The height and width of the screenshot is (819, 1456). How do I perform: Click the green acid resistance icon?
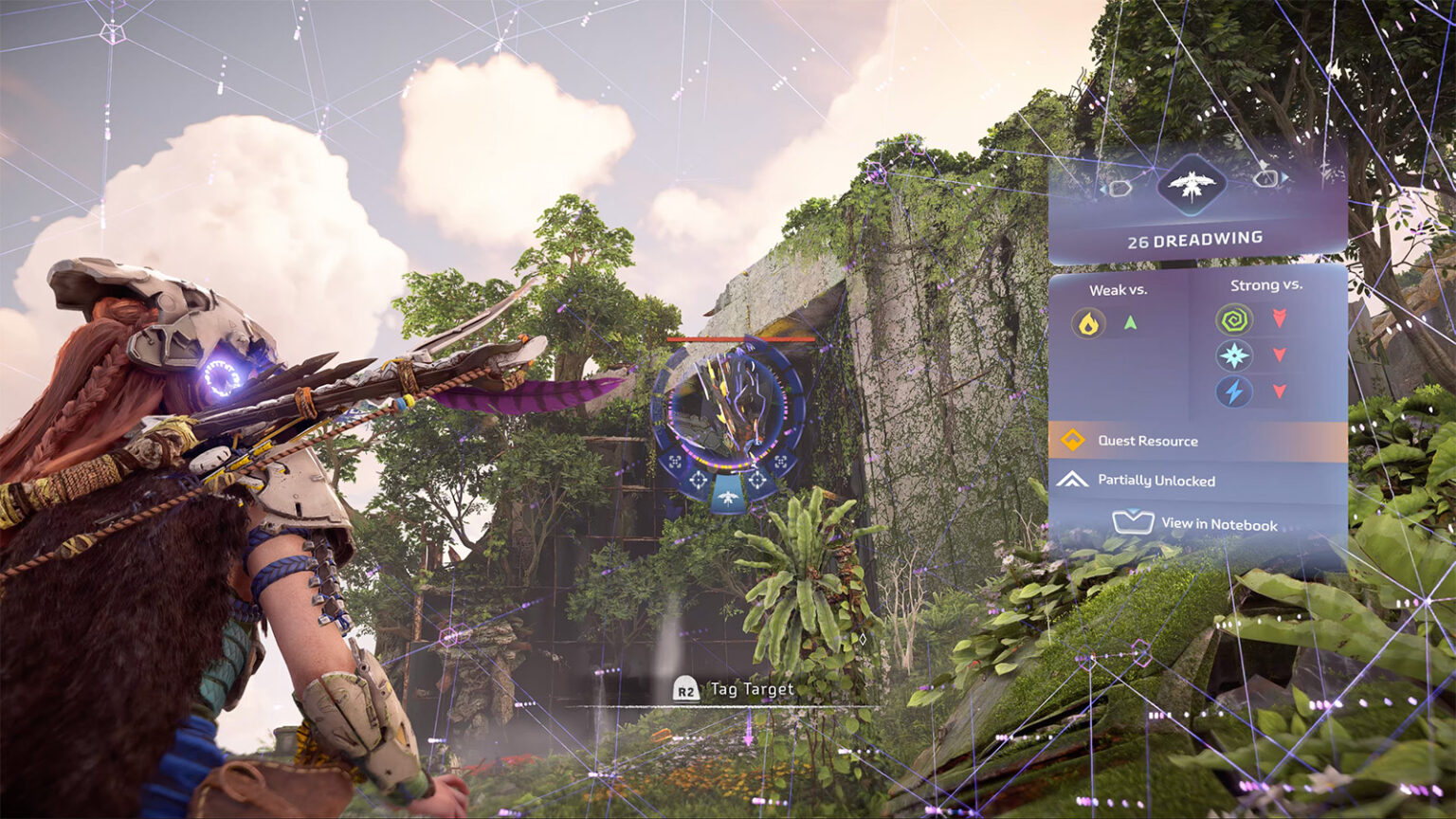pos(1233,319)
